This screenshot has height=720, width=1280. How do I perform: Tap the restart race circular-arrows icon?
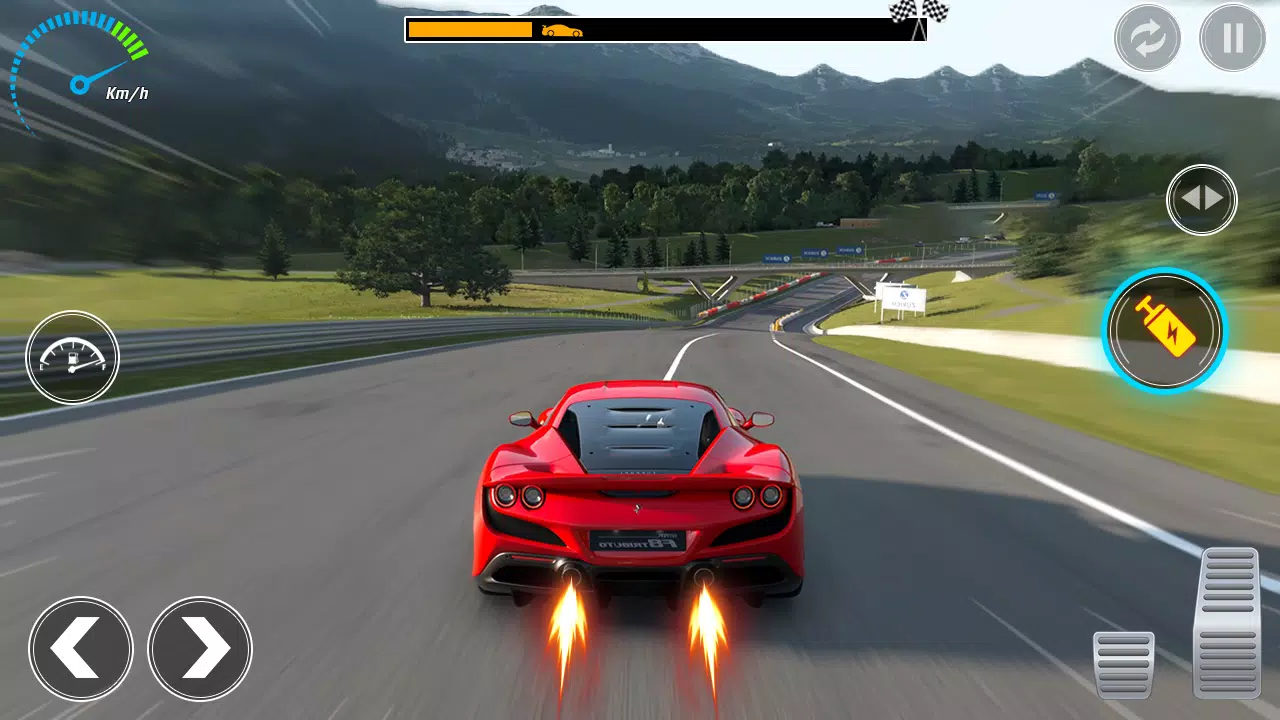coord(1145,38)
